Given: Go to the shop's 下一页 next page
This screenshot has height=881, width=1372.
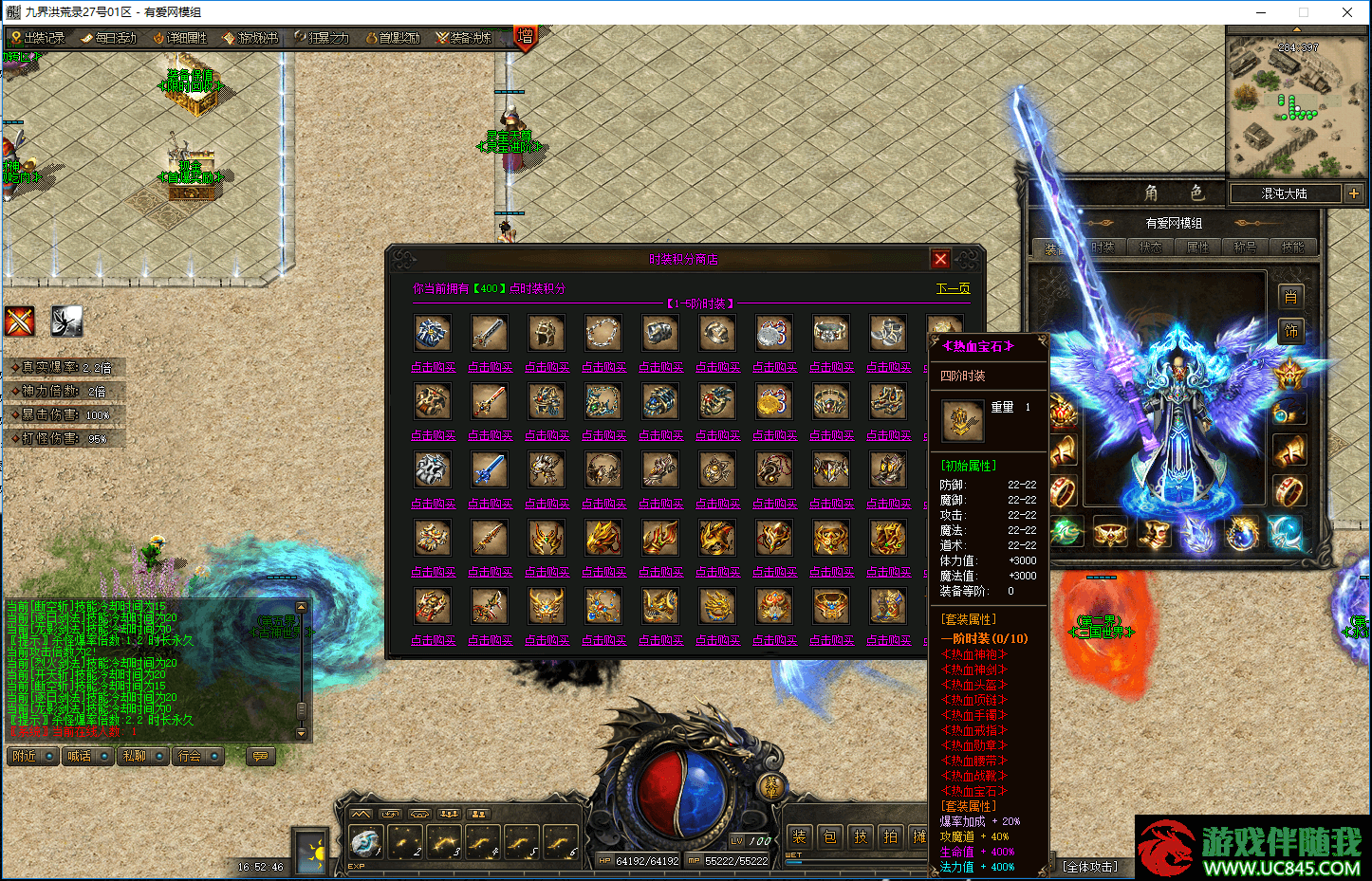Looking at the screenshot, I should pyautogui.click(x=953, y=288).
